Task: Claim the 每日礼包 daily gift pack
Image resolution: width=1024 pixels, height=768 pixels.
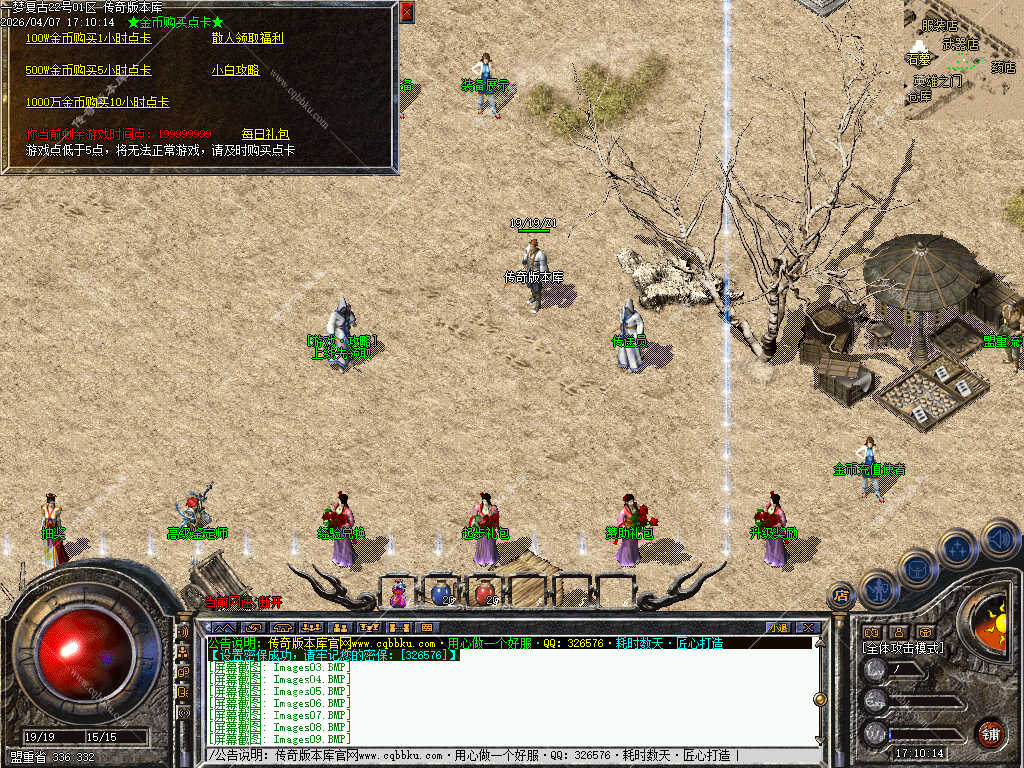Action: (x=265, y=134)
